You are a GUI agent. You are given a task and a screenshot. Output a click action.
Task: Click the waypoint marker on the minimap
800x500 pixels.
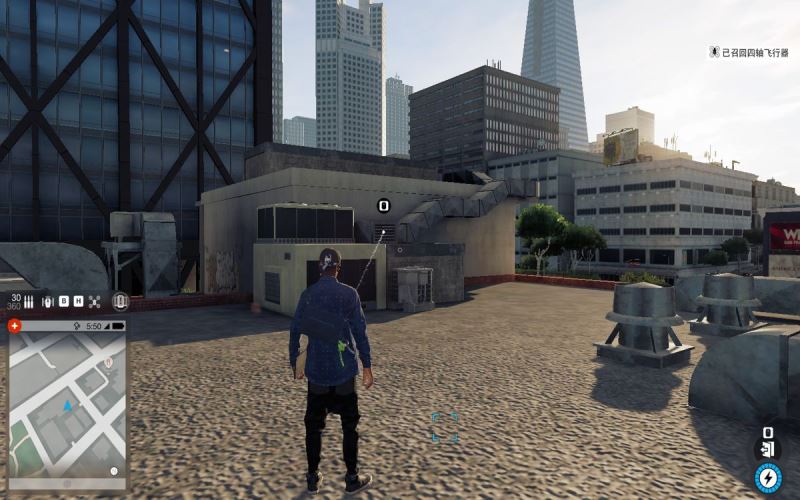tap(108, 363)
